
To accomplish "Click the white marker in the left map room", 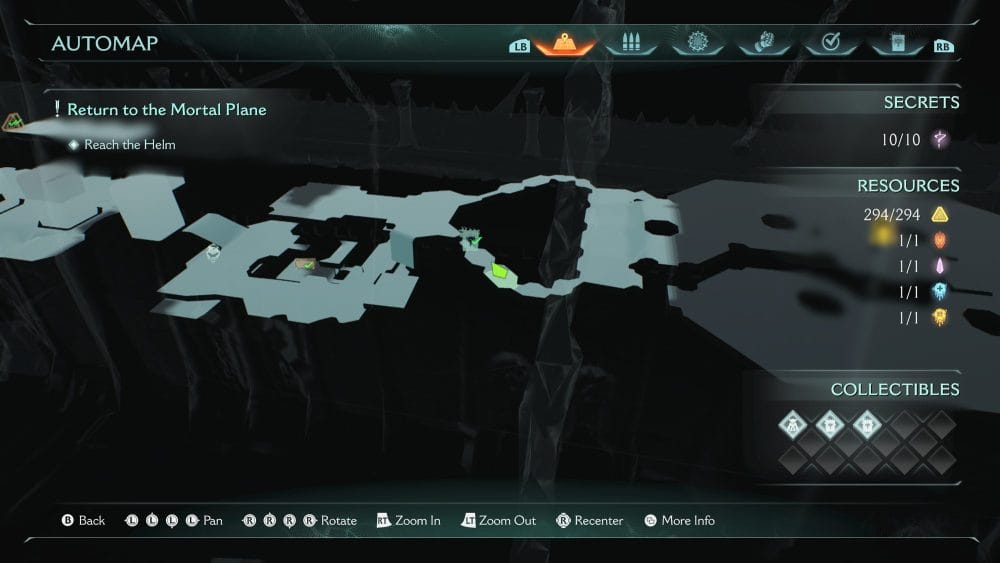I will (214, 254).
